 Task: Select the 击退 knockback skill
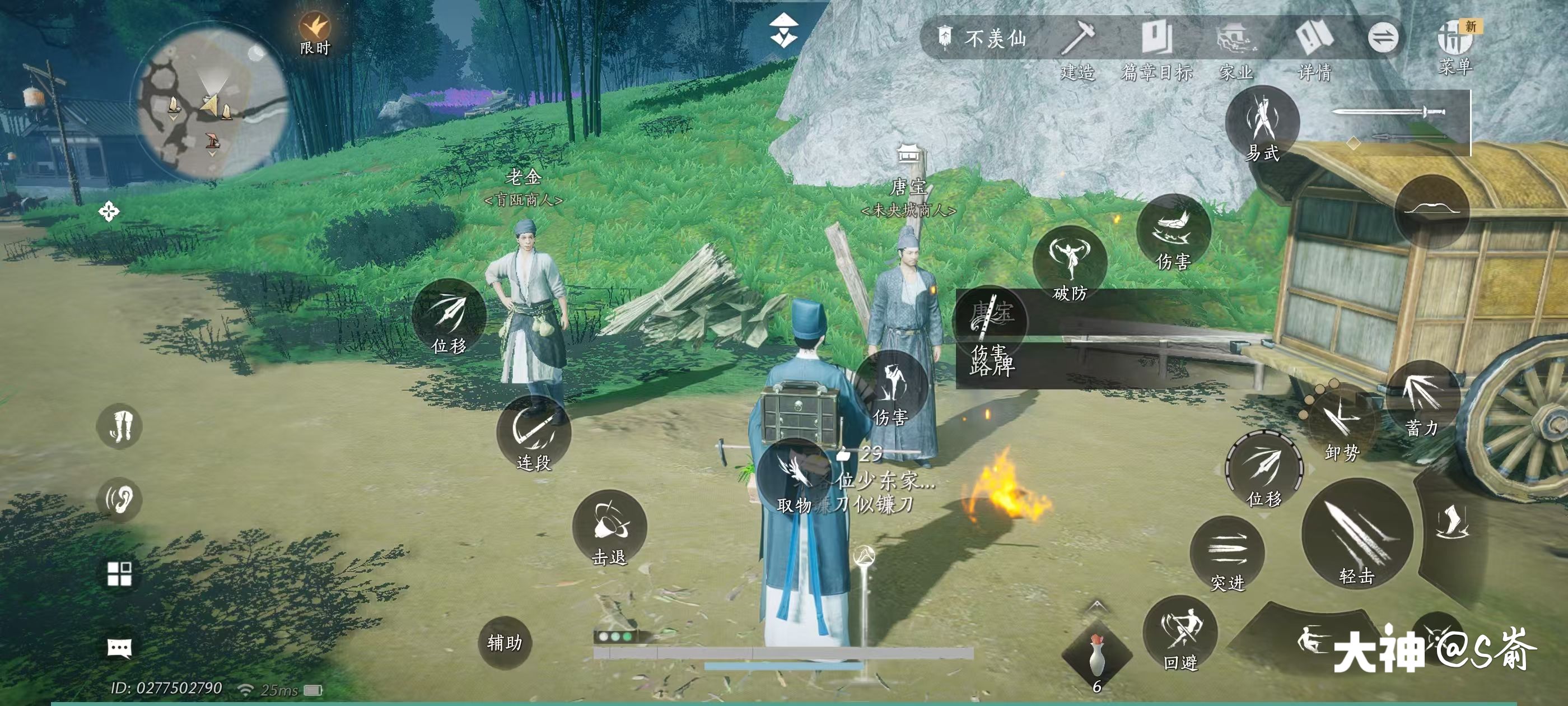pos(609,527)
